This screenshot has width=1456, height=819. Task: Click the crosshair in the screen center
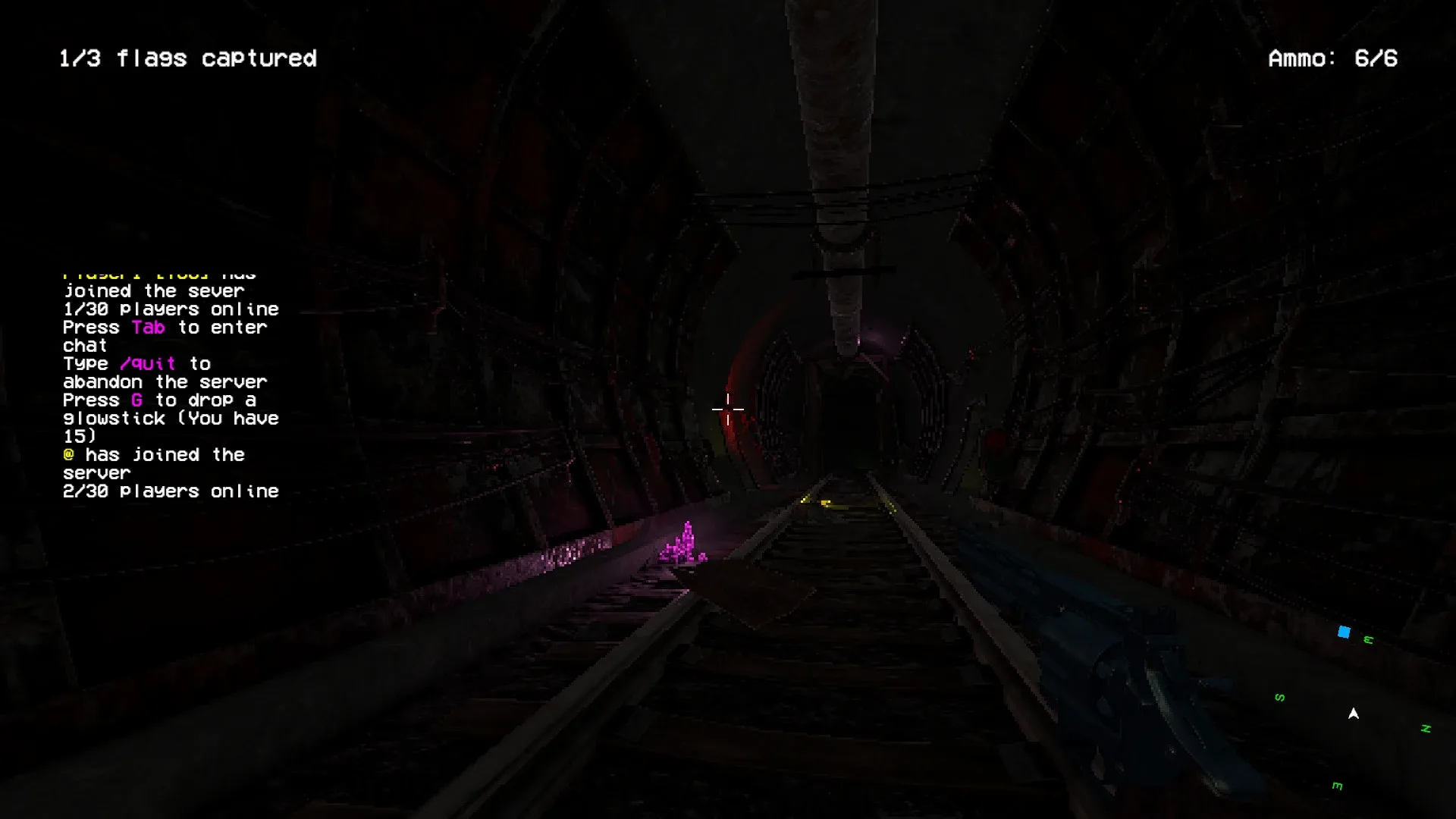pyautogui.click(x=730, y=409)
